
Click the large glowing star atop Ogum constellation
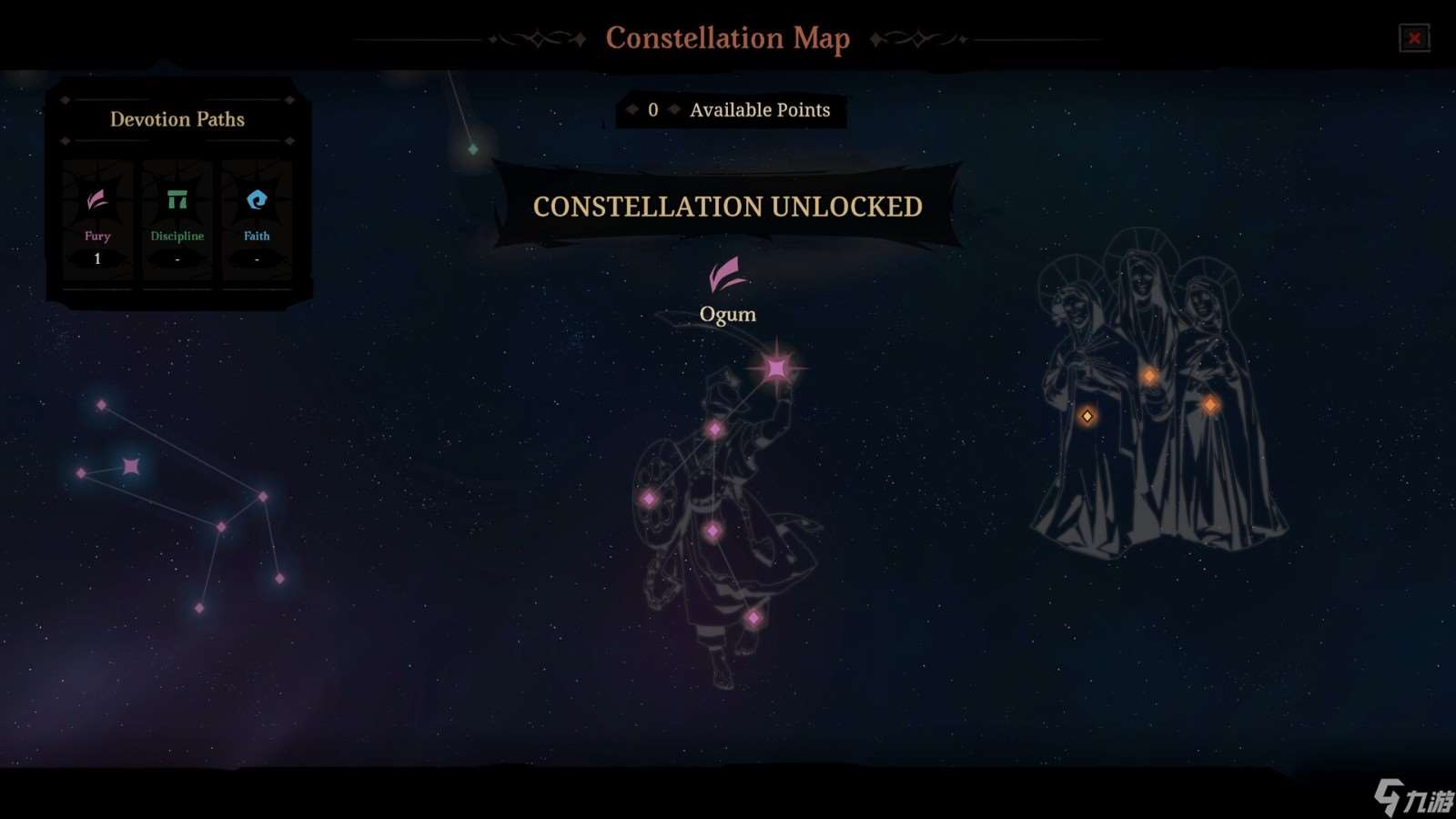point(776,367)
